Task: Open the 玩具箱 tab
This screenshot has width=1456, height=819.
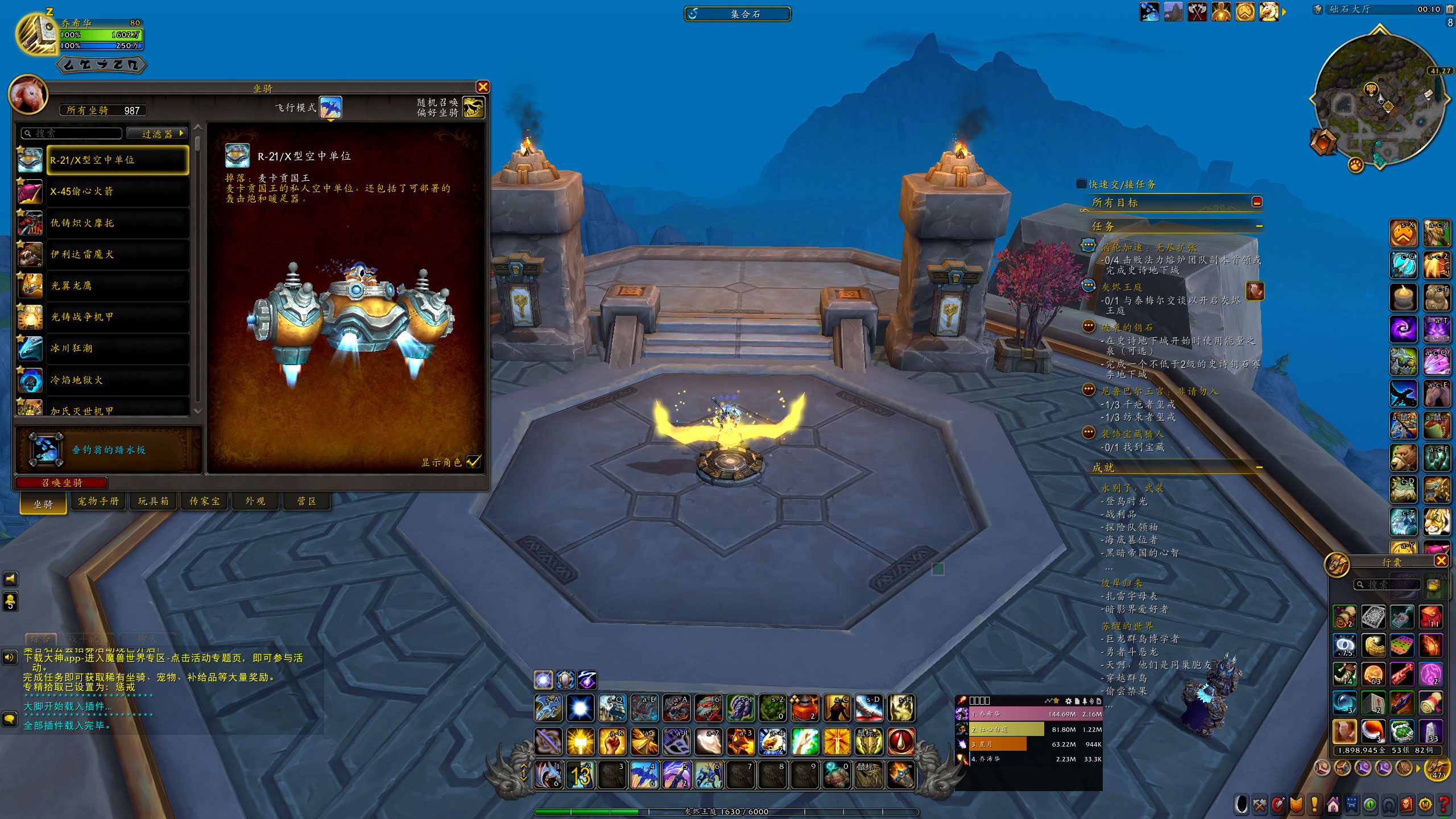Action: tap(153, 501)
